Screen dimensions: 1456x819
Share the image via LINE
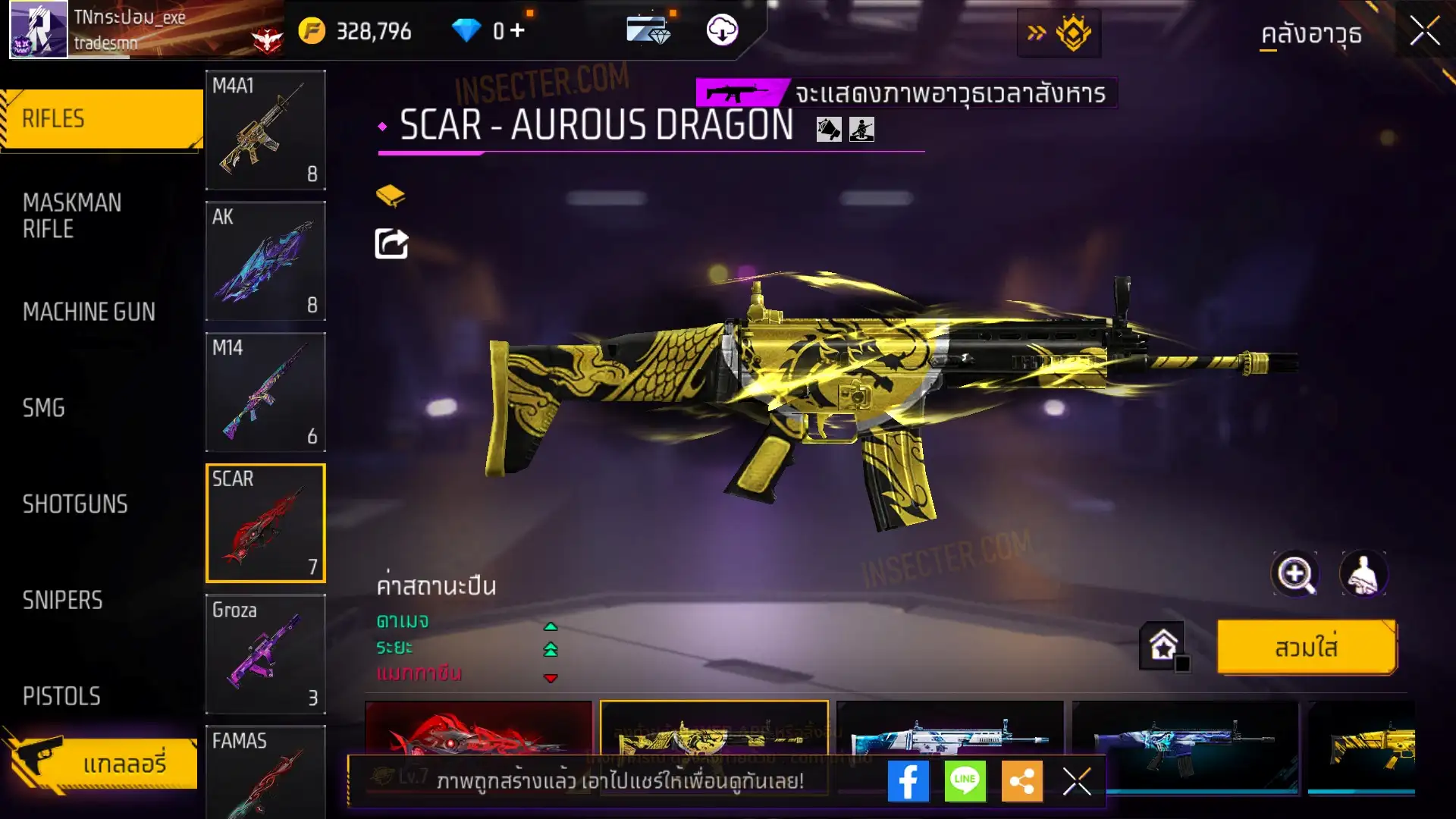point(965,781)
